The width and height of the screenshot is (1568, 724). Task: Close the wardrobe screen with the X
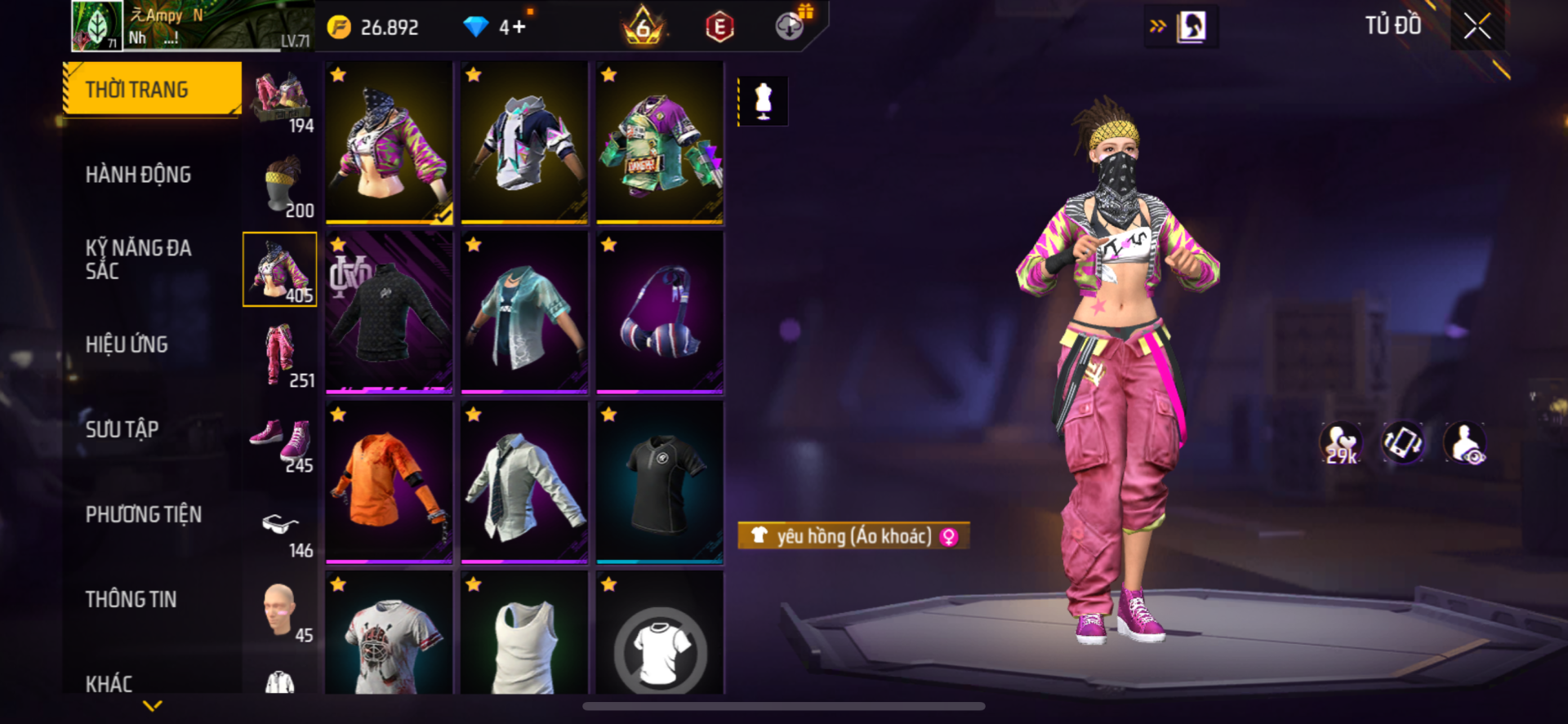(x=1477, y=26)
